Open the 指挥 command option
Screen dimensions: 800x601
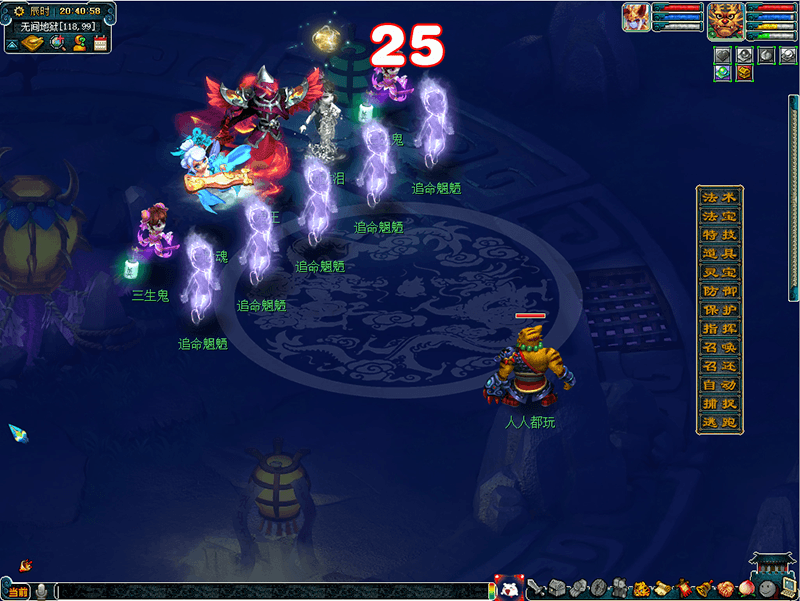[719, 329]
